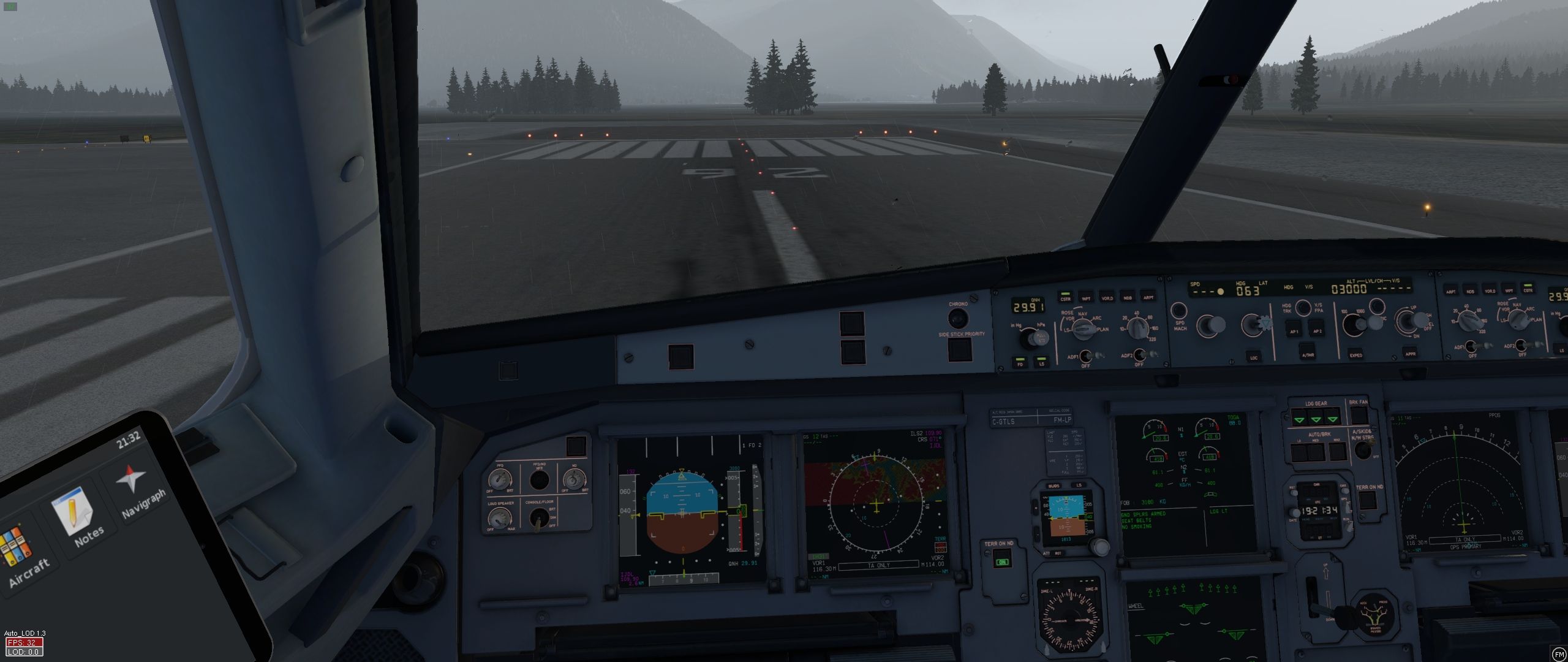Image resolution: width=1568 pixels, height=662 pixels.
Task: Turn on the BRK FAN button
Action: tap(1359, 415)
